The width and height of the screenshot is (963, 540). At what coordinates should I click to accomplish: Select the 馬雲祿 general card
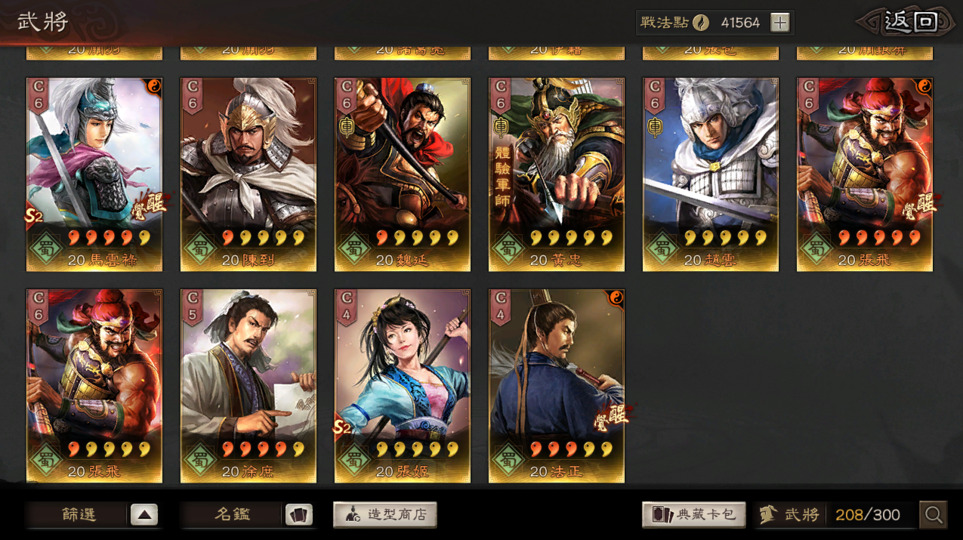(94, 174)
